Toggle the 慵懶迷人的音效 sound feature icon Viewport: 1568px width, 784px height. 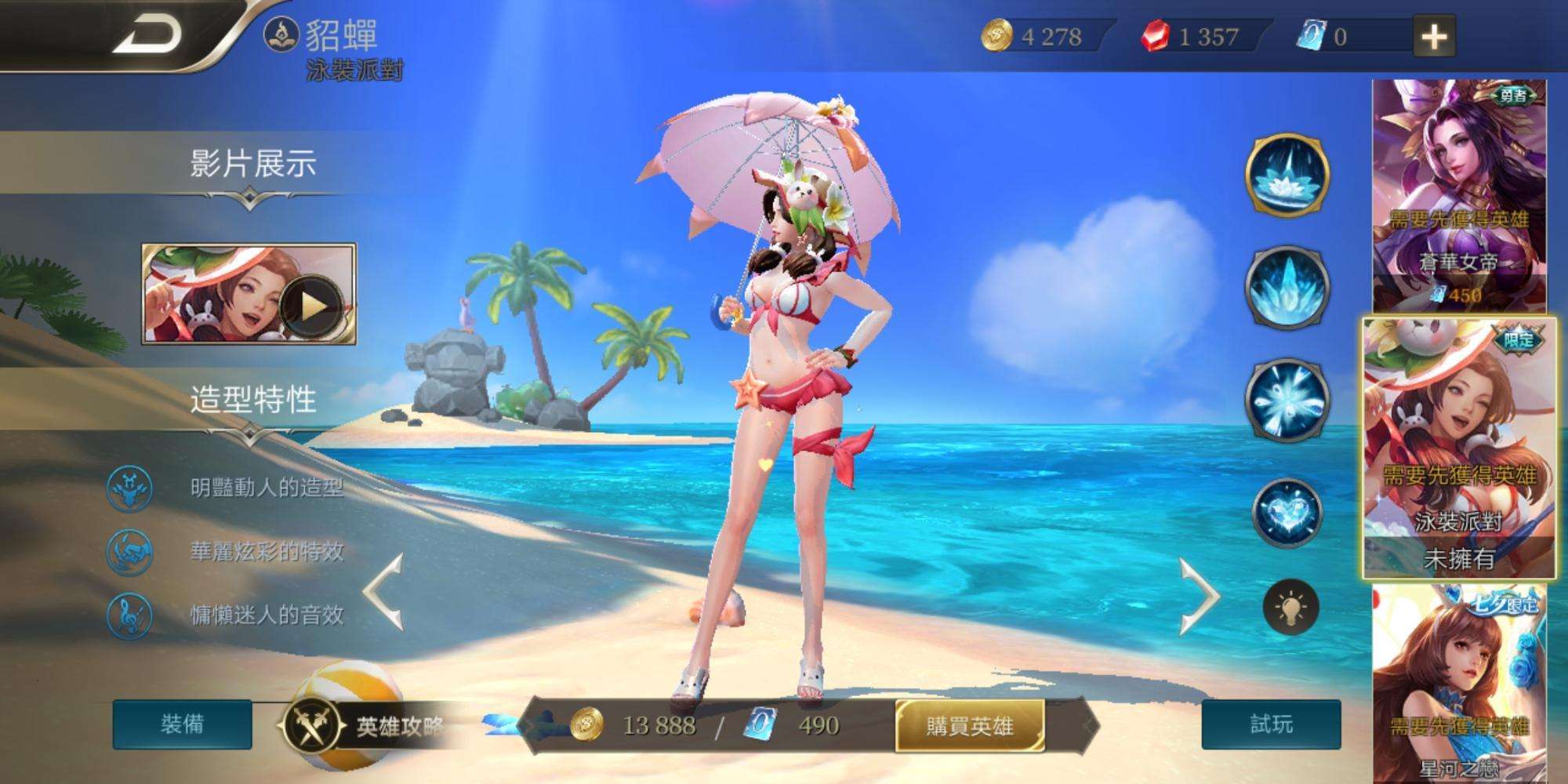[x=129, y=616]
